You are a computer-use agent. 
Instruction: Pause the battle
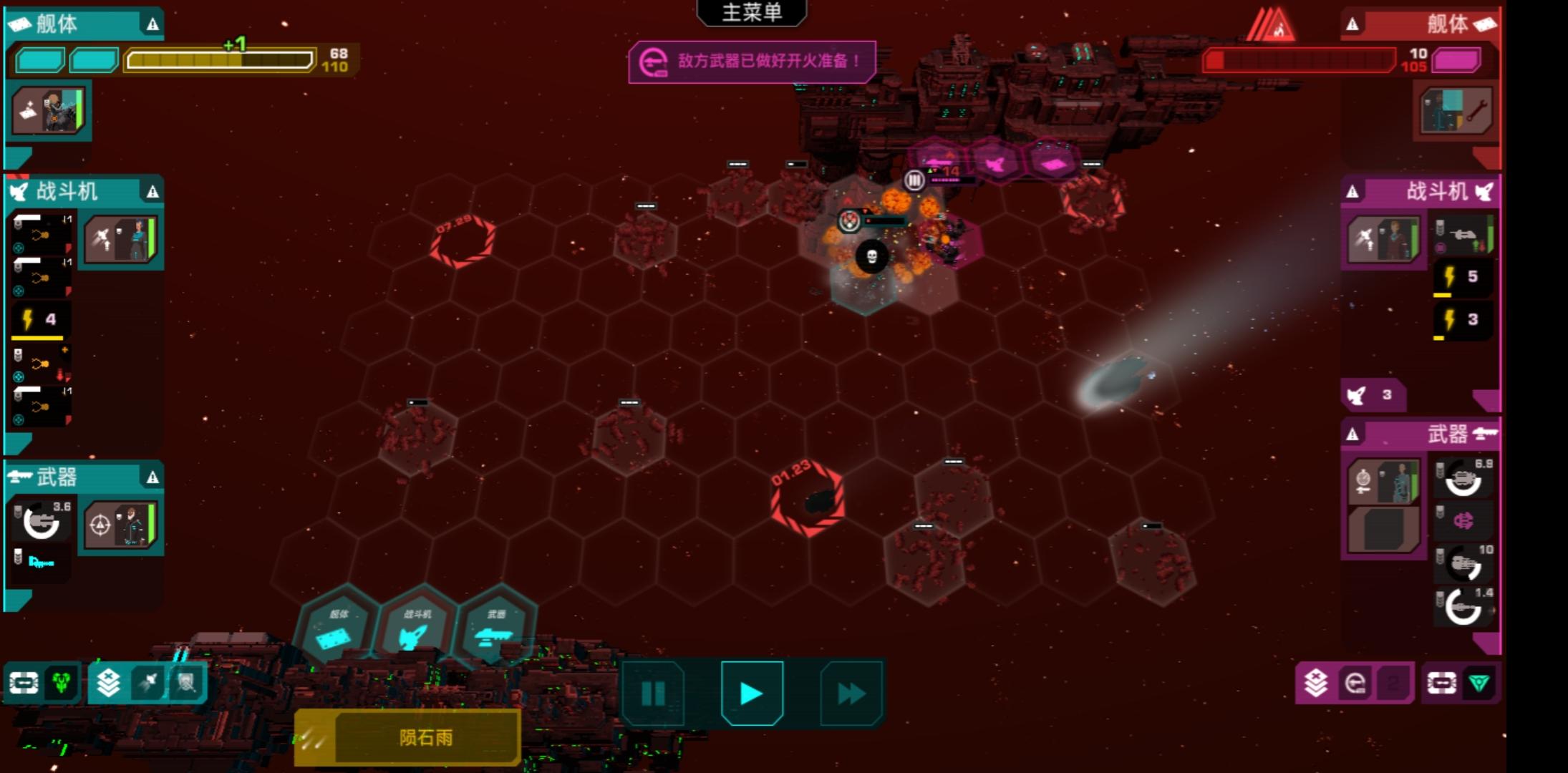pos(653,693)
